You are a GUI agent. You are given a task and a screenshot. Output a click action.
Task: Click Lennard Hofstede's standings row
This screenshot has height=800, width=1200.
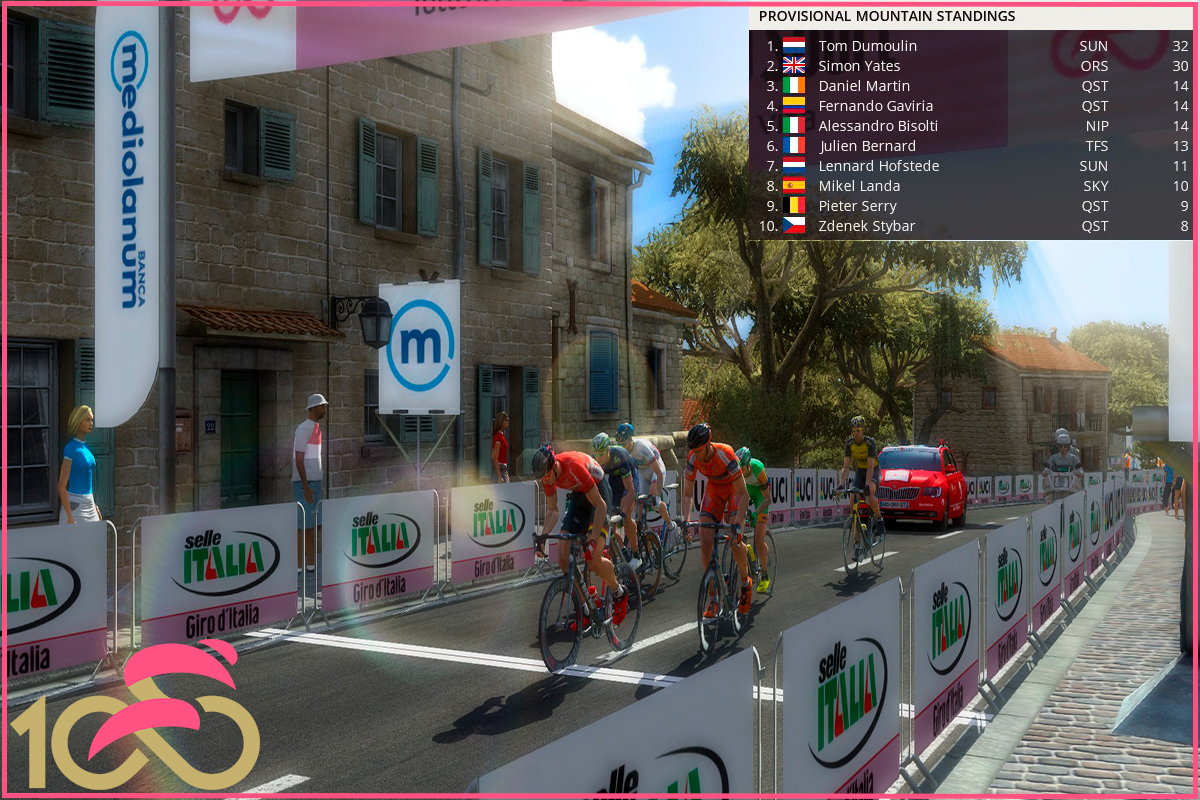click(878, 166)
